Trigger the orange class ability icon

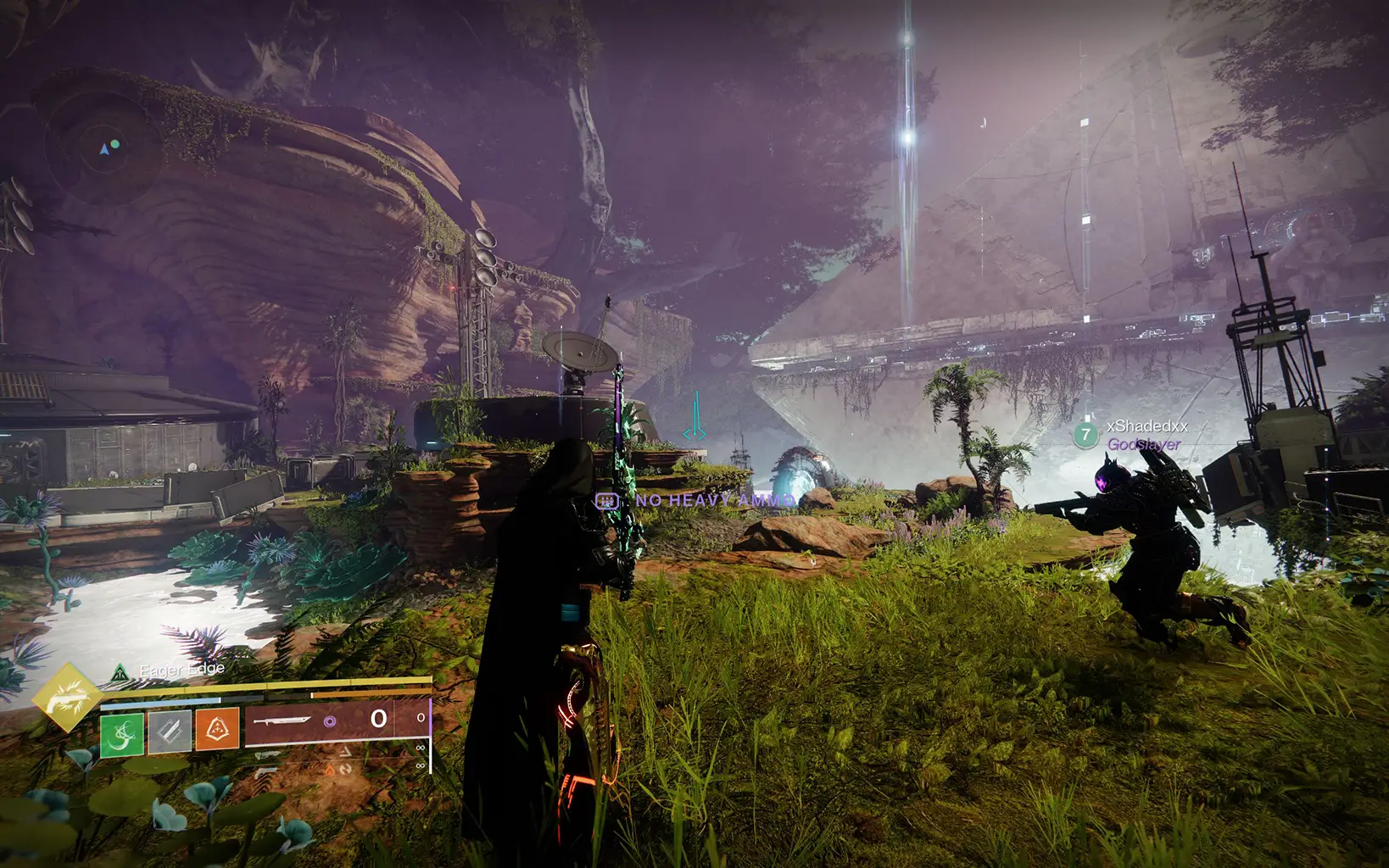pyautogui.click(x=217, y=730)
